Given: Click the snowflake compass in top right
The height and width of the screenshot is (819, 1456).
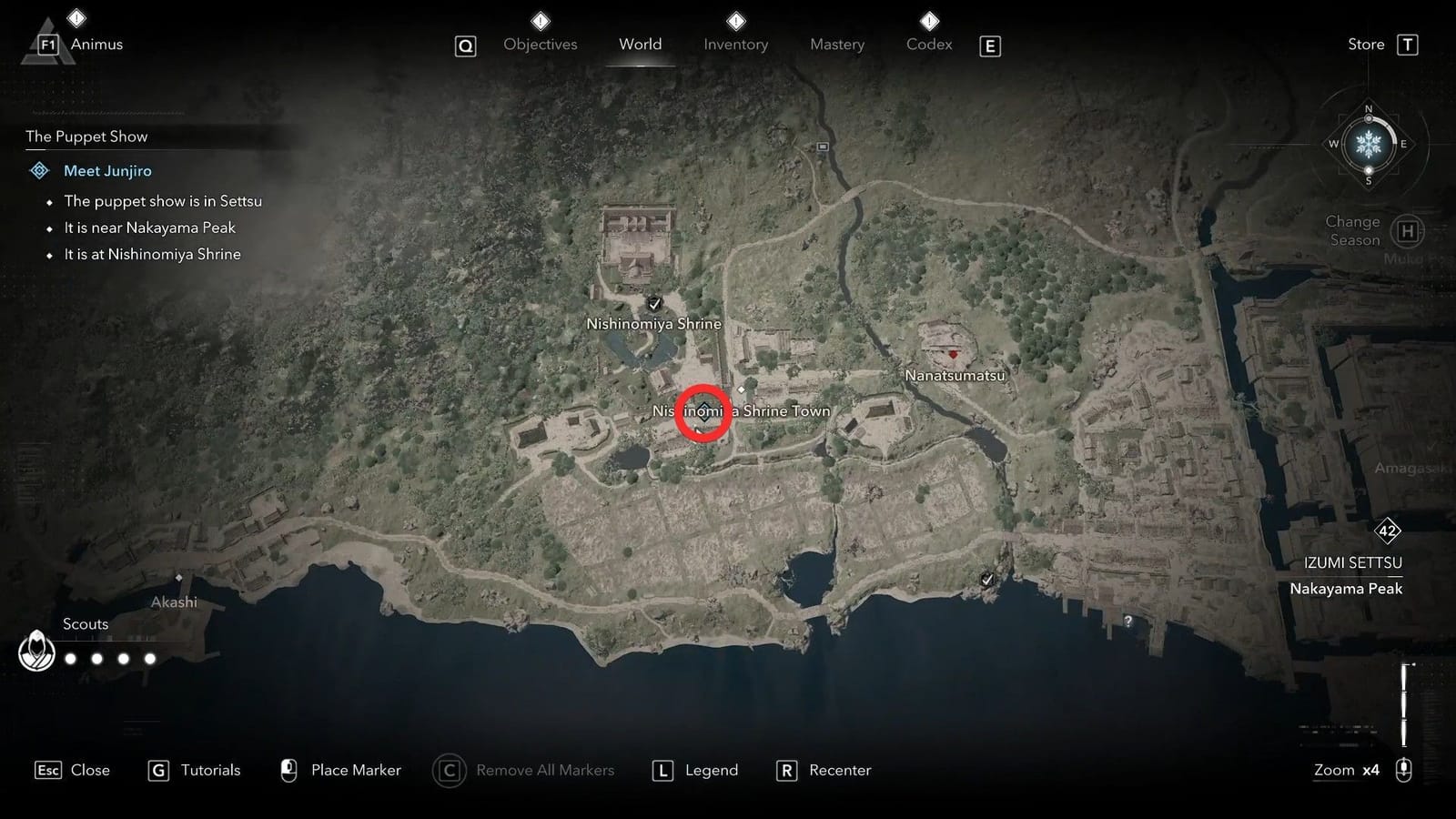Looking at the screenshot, I should [1368, 143].
